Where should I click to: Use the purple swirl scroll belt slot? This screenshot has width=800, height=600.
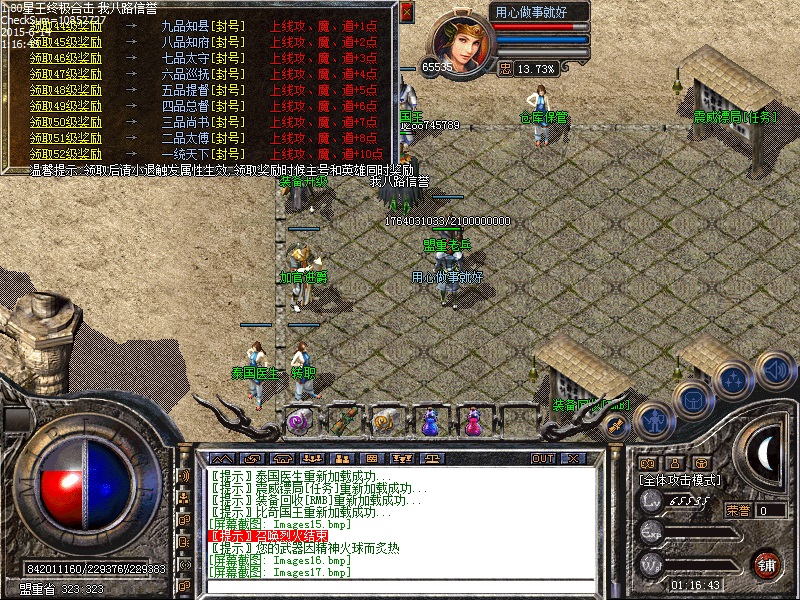coord(298,422)
